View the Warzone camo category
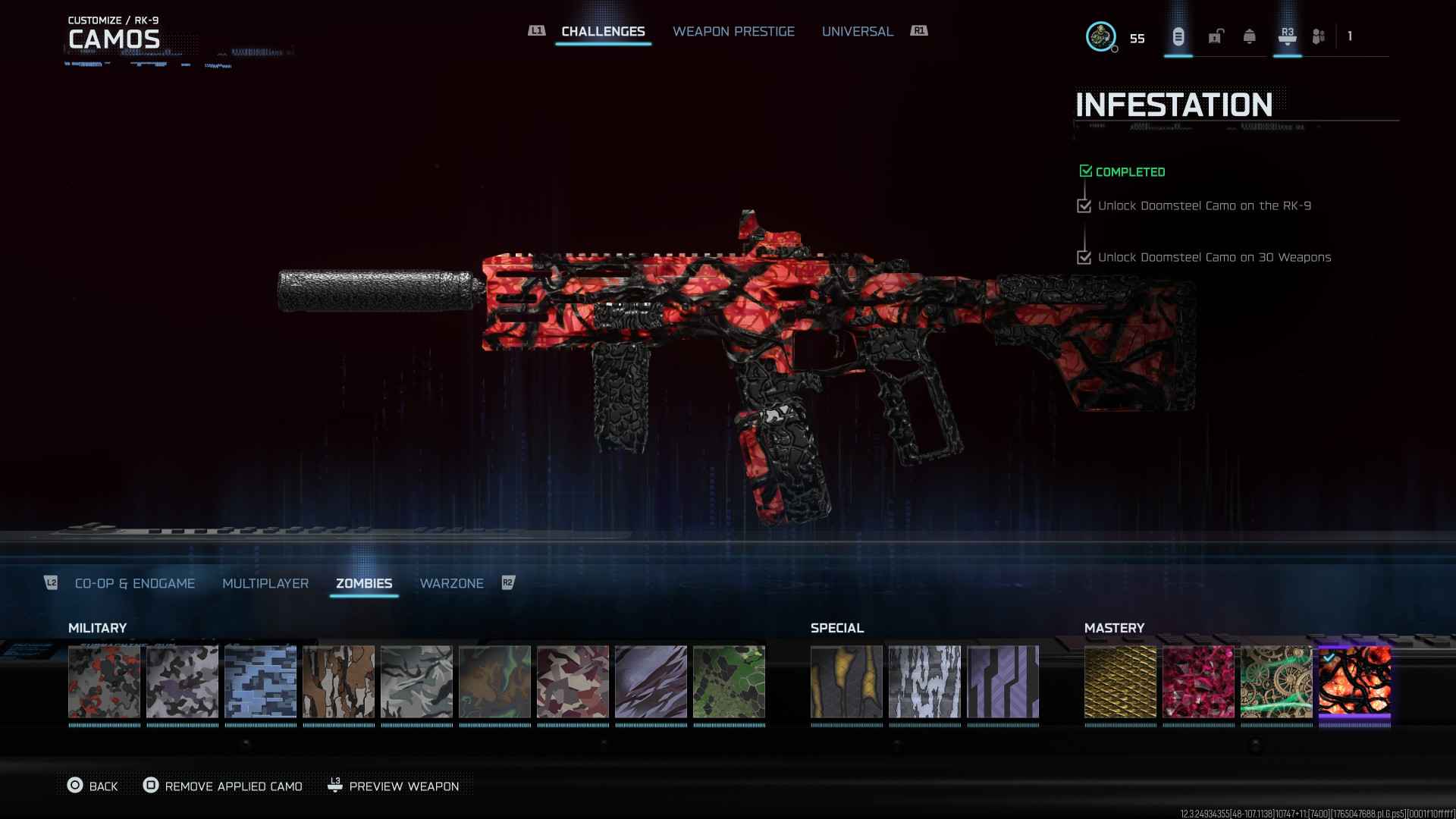The width and height of the screenshot is (1456, 819). coord(451,583)
